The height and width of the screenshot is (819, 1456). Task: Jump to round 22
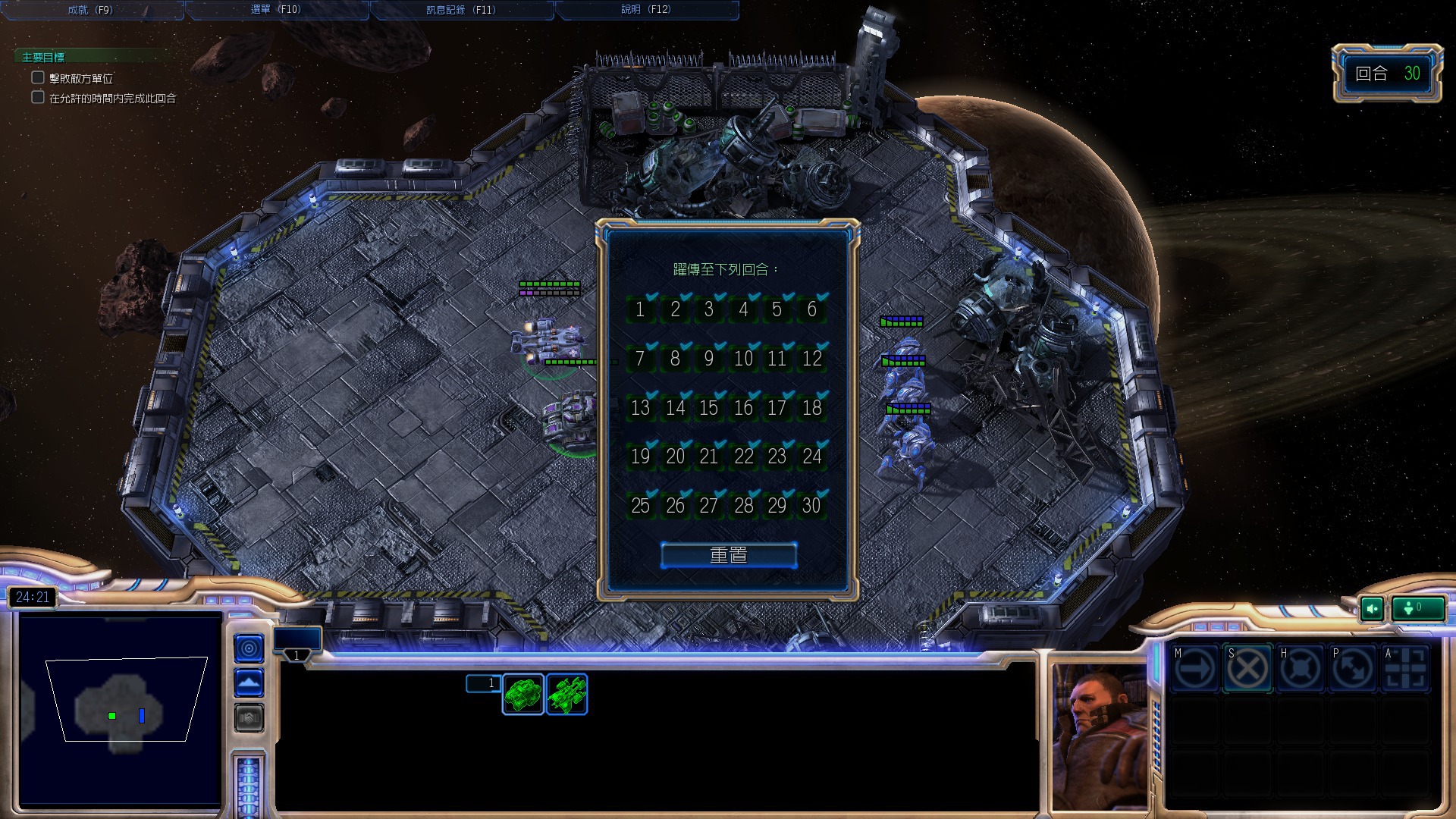coord(744,457)
